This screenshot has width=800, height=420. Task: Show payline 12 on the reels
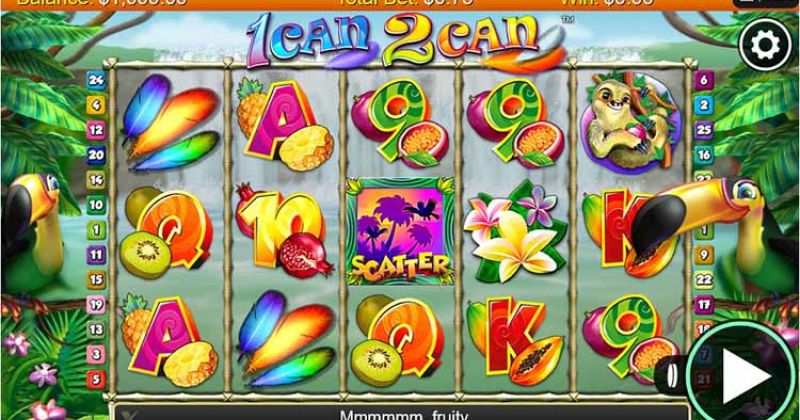[96, 129]
